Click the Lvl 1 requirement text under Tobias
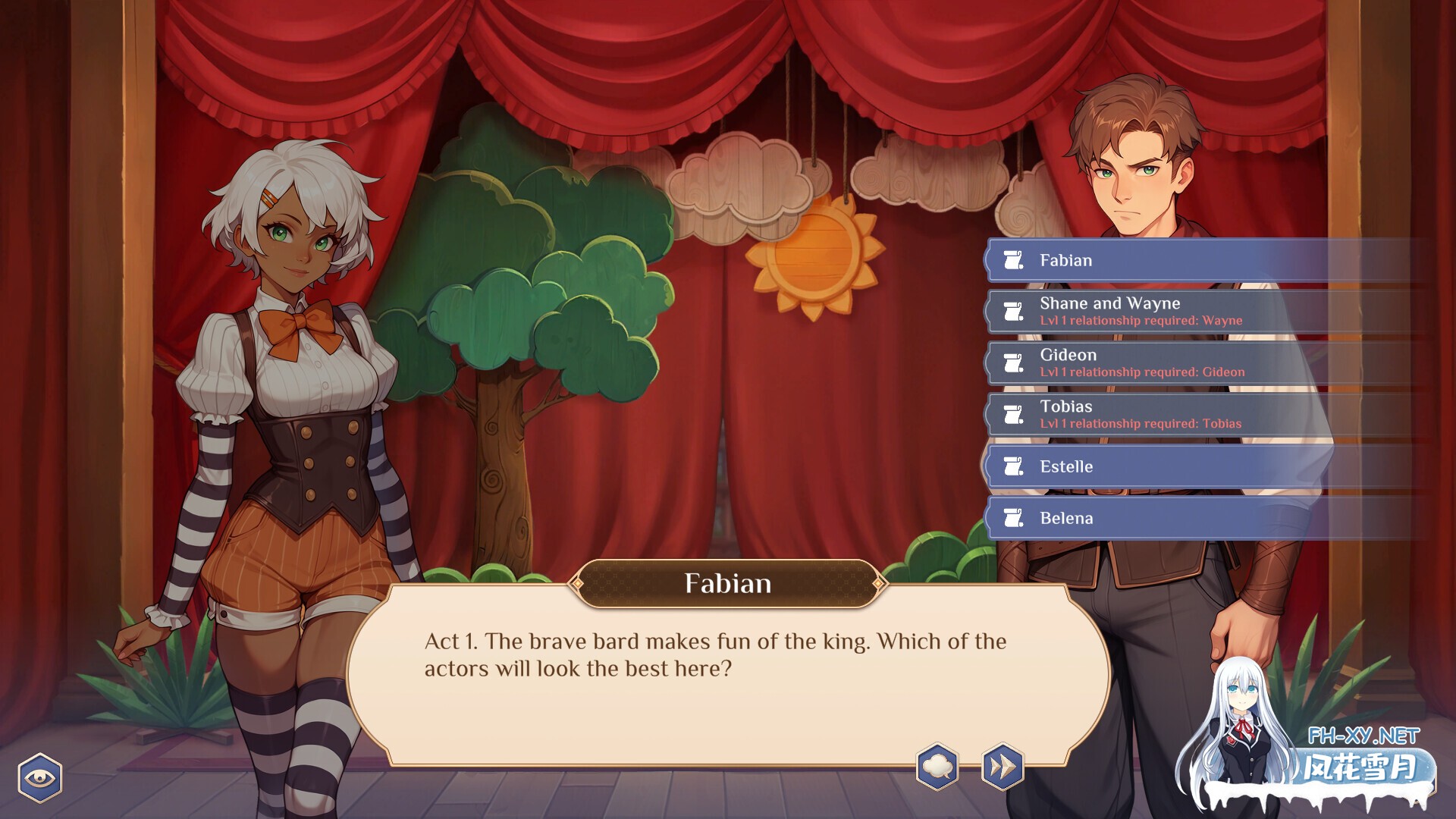The height and width of the screenshot is (819, 1456). click(1138, 424)
